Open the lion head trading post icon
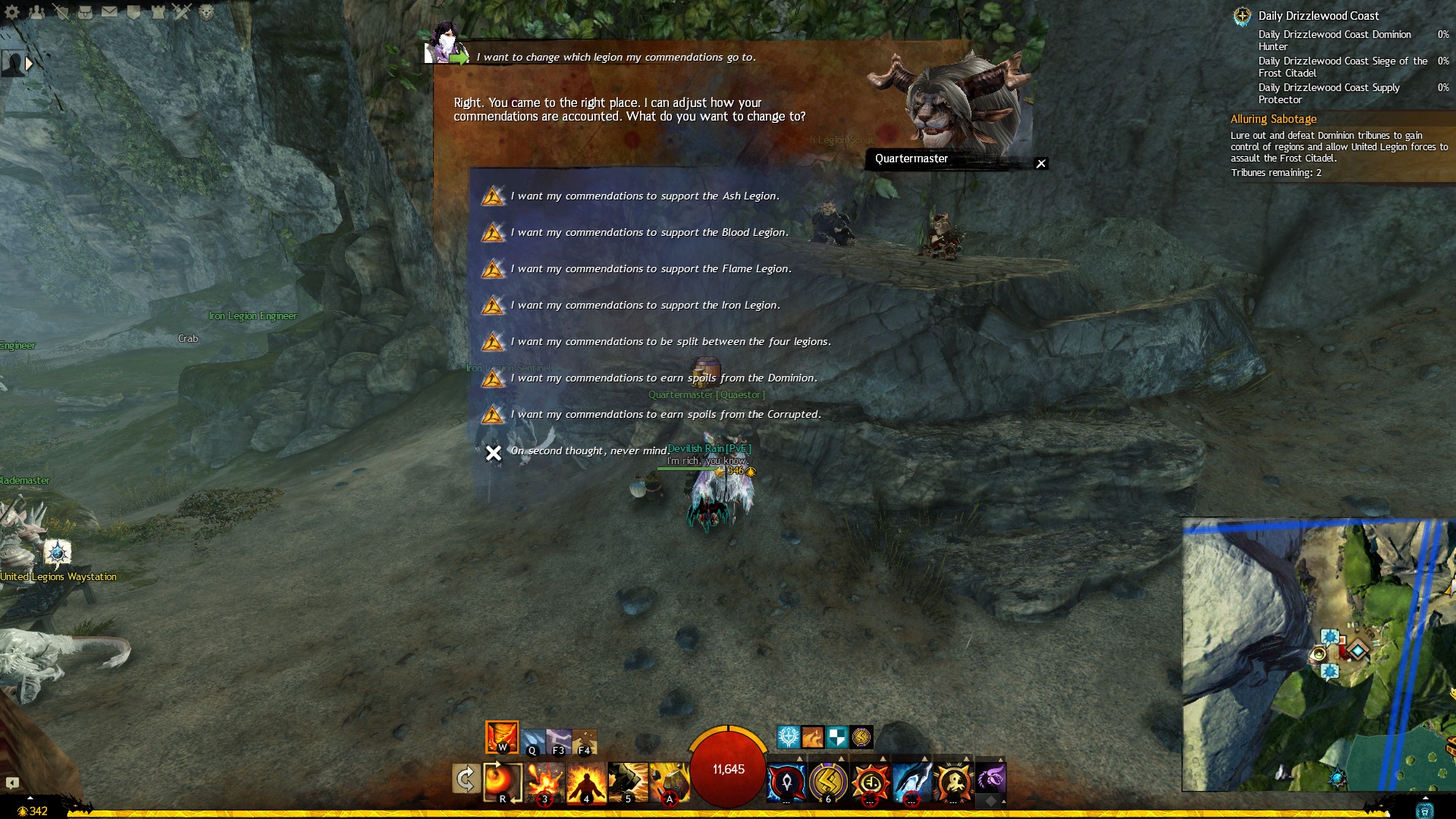The image size is (1456, 819). coord(206,12)
